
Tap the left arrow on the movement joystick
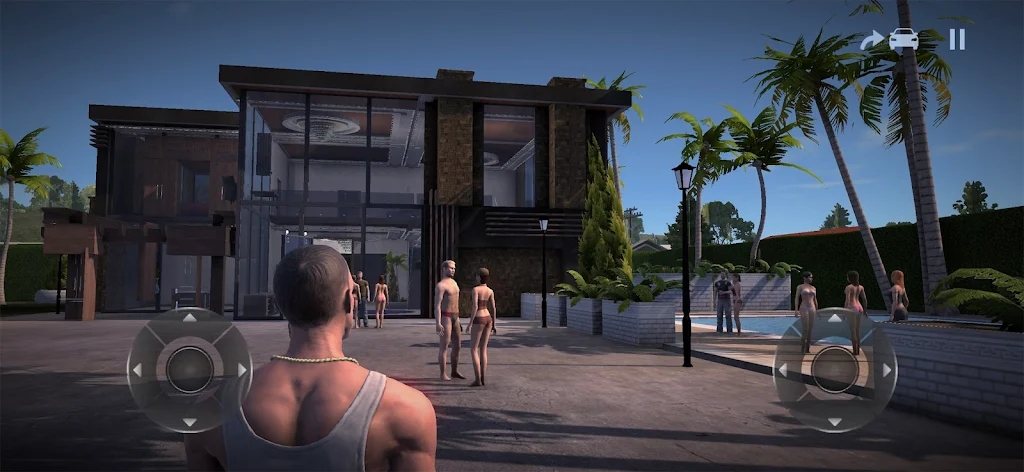[138, 370]
